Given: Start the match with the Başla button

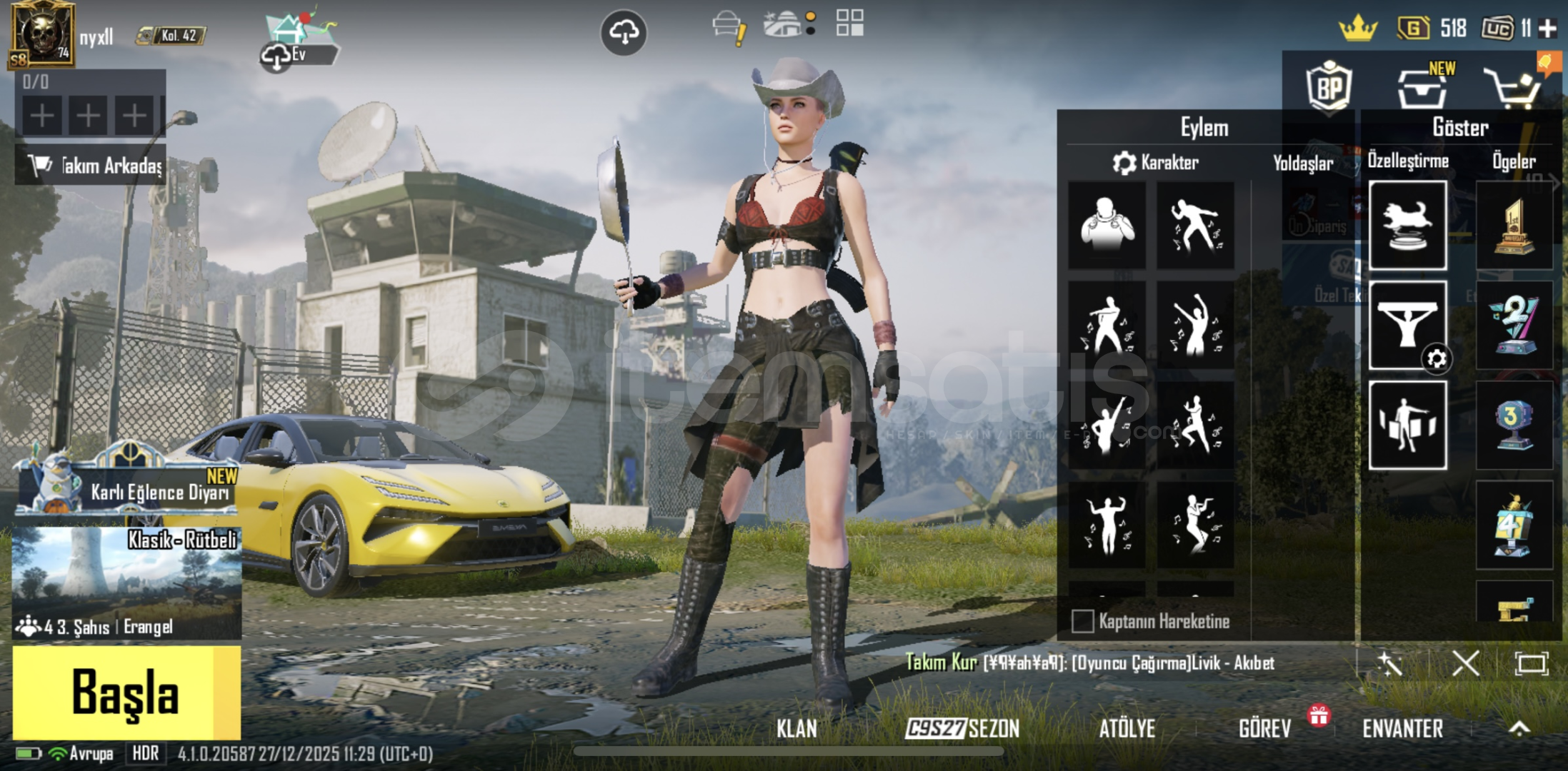Looking at the screenshot, I should [126, 692].
